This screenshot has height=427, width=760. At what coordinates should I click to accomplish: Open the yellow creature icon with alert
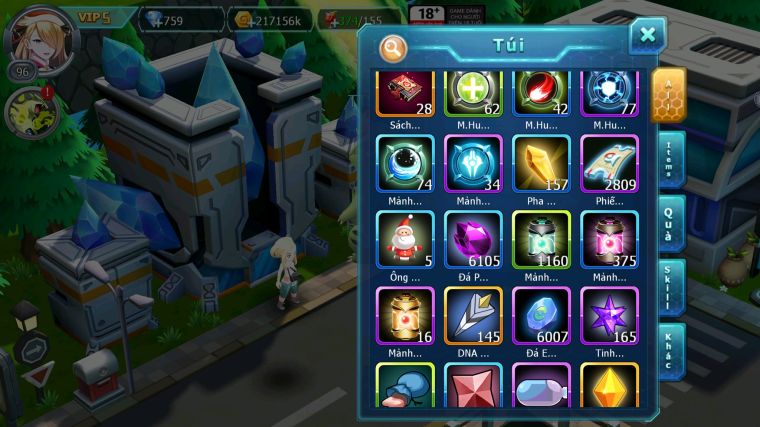point(32,113)
